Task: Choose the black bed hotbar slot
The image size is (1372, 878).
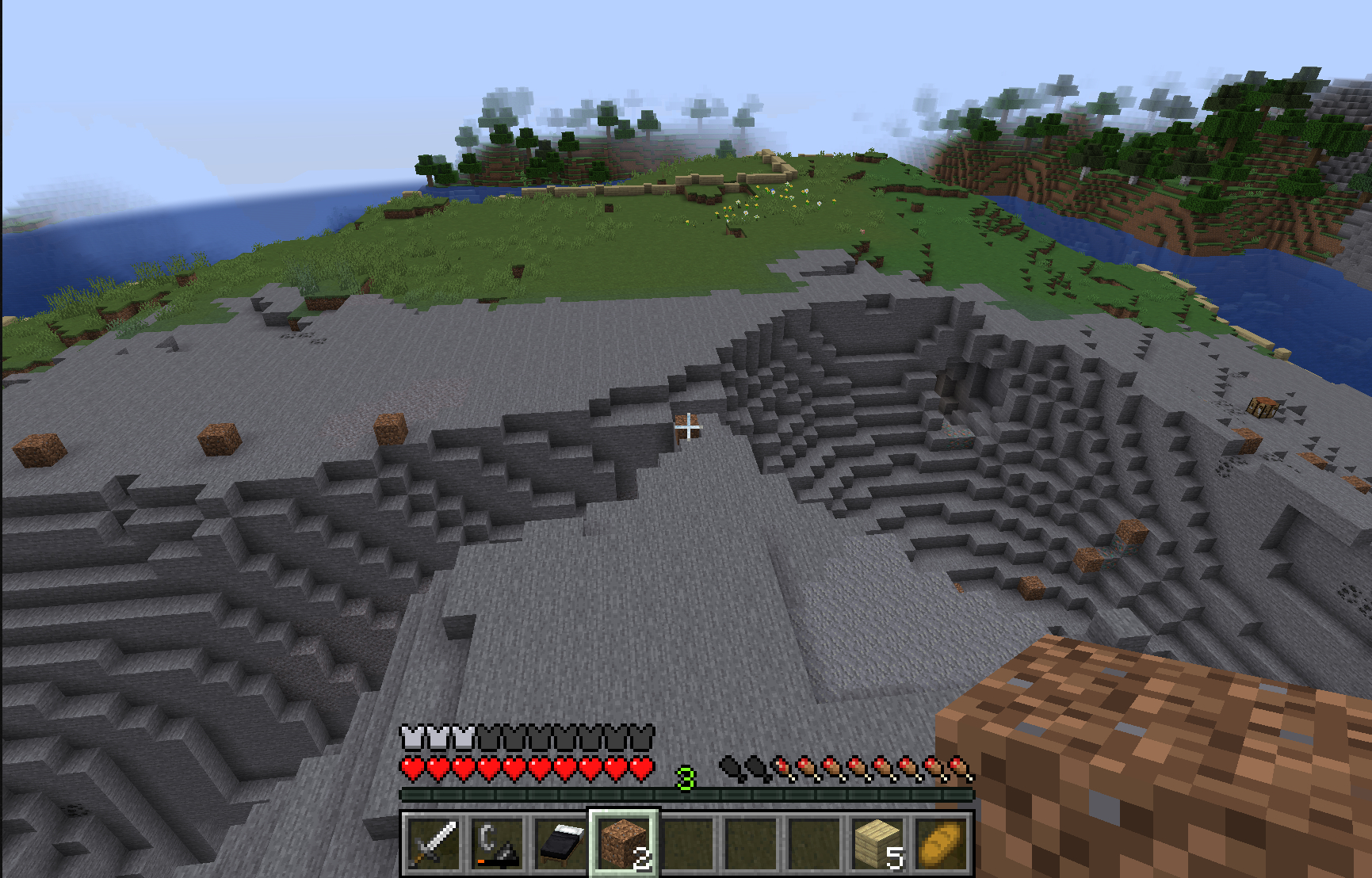Action: 560,844
